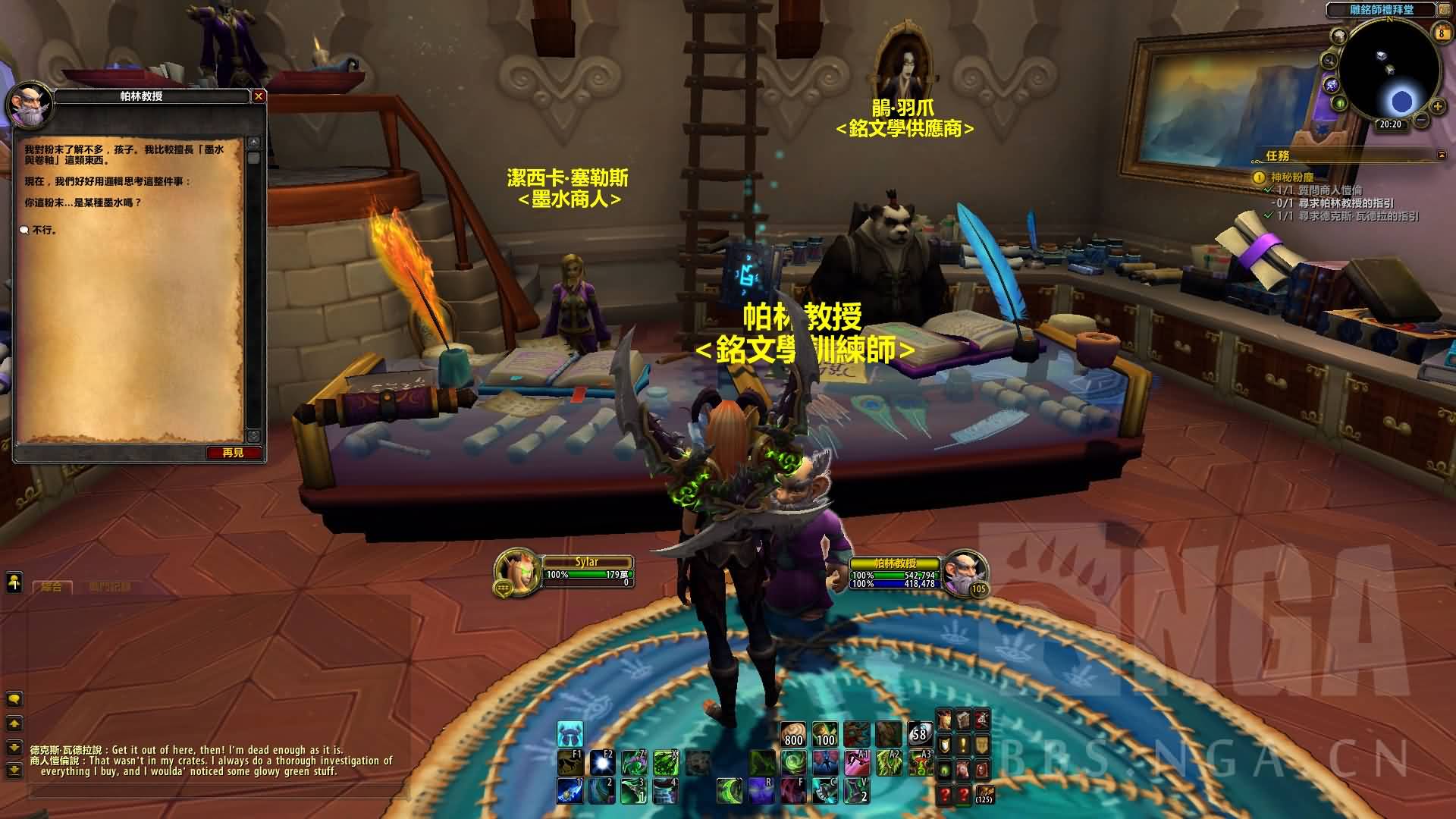Zoom in the minimap with plus button
The height and width of the screenshot is (819, 1456).
coord(1437,106)
